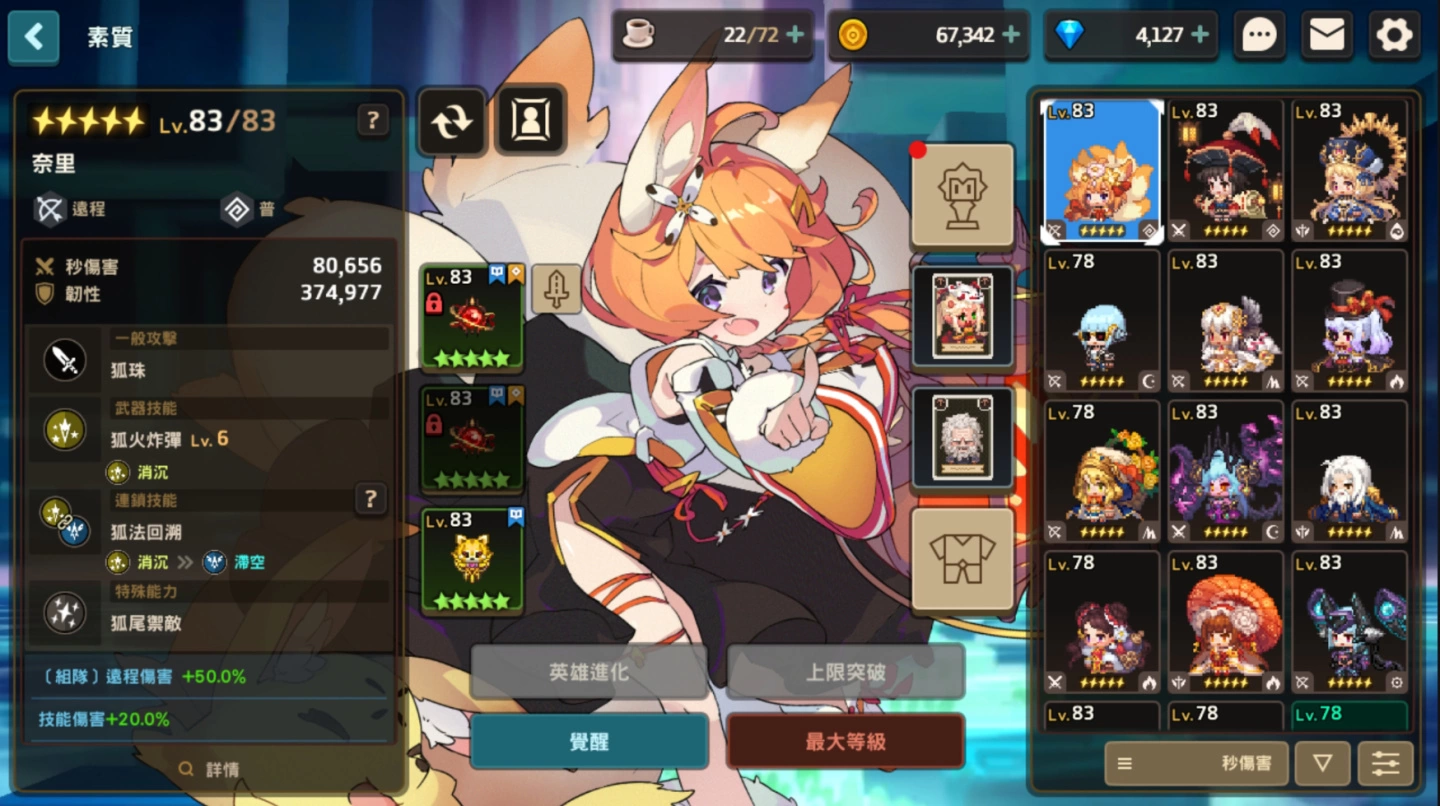The width and height of the screenshot is (1440, 806).
Task: Choose 上限突破 limit break
Action: (845, 672)
